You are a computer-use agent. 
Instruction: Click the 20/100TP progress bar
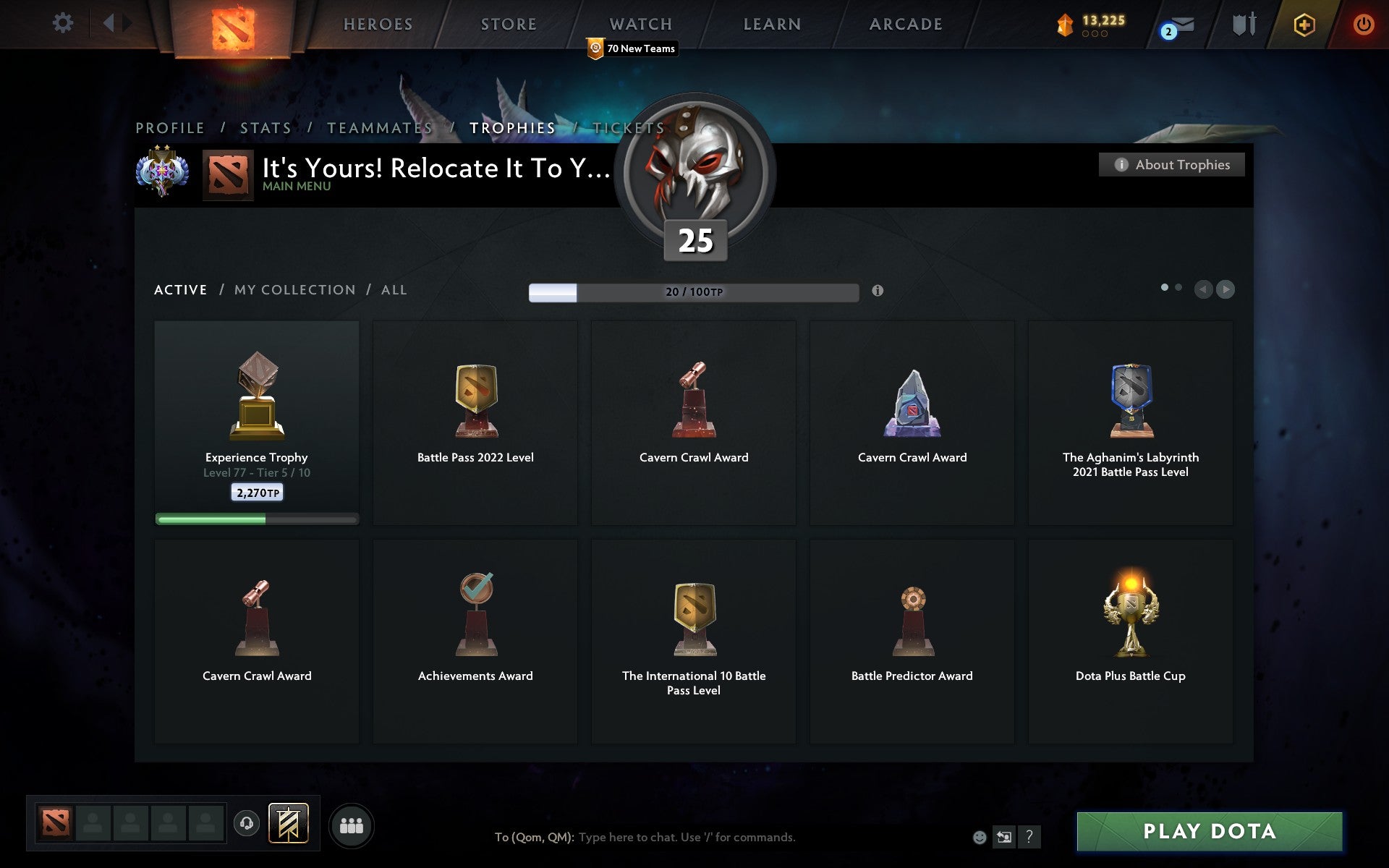coord(692,293)
